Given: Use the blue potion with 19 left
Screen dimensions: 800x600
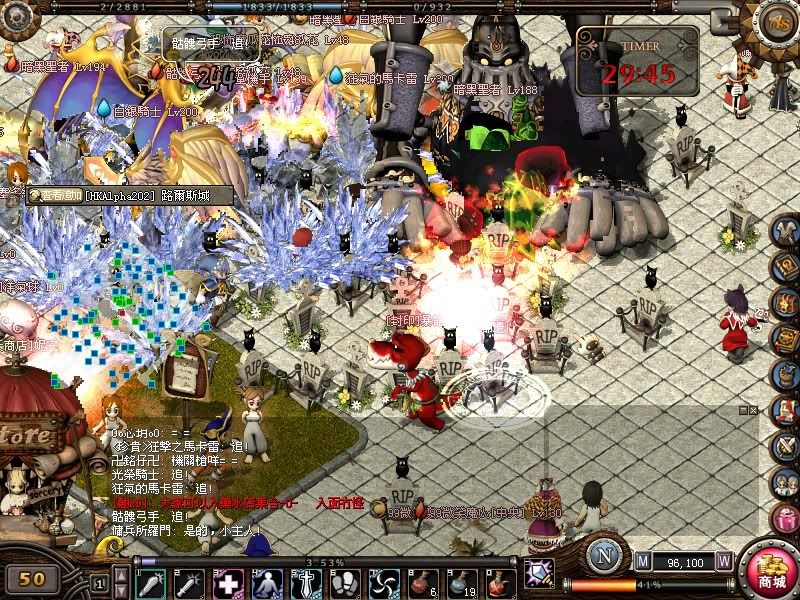Looking at the screenshot, I should pyautogui.click(x=461, y=582).
